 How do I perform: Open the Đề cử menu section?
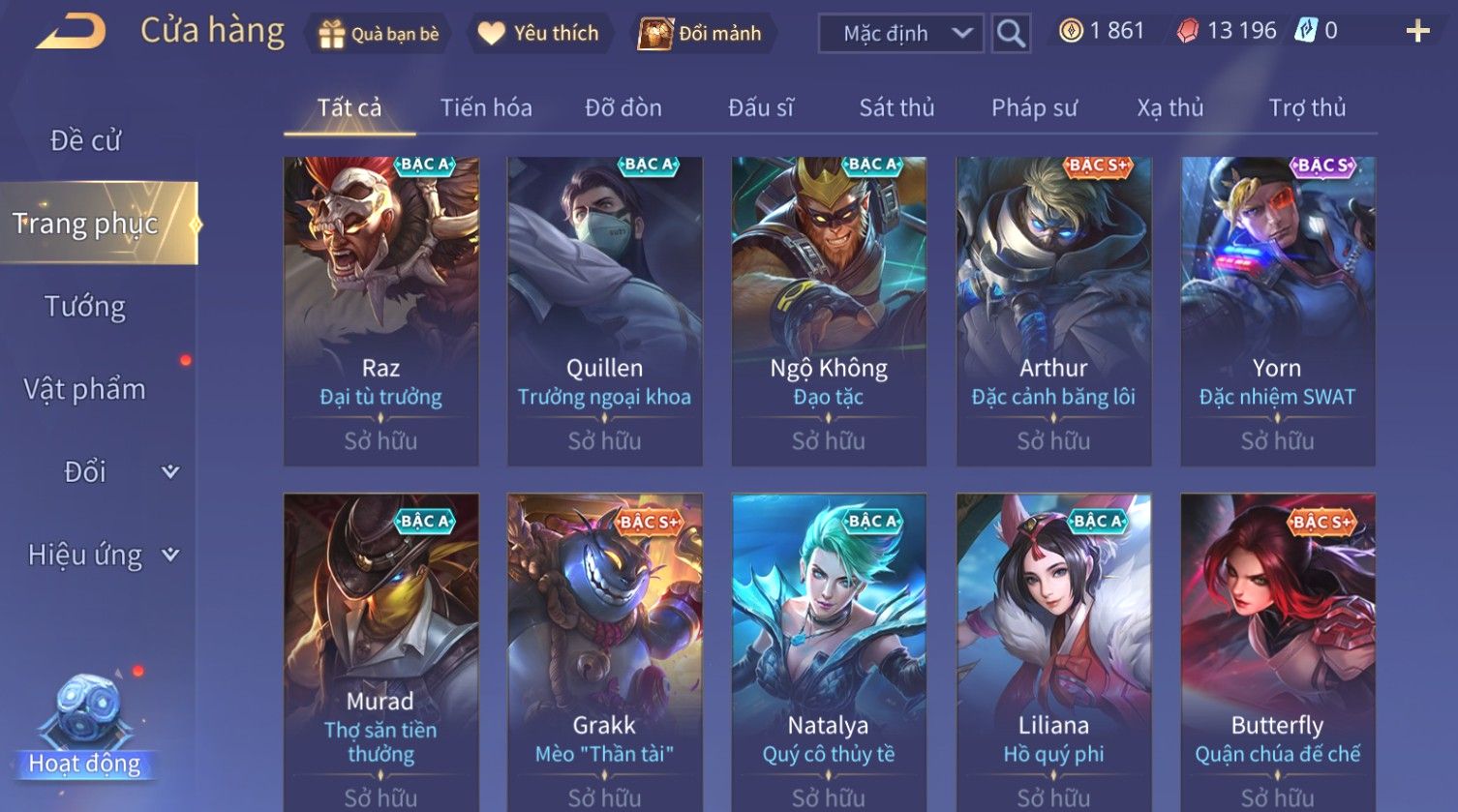point(85,140)
